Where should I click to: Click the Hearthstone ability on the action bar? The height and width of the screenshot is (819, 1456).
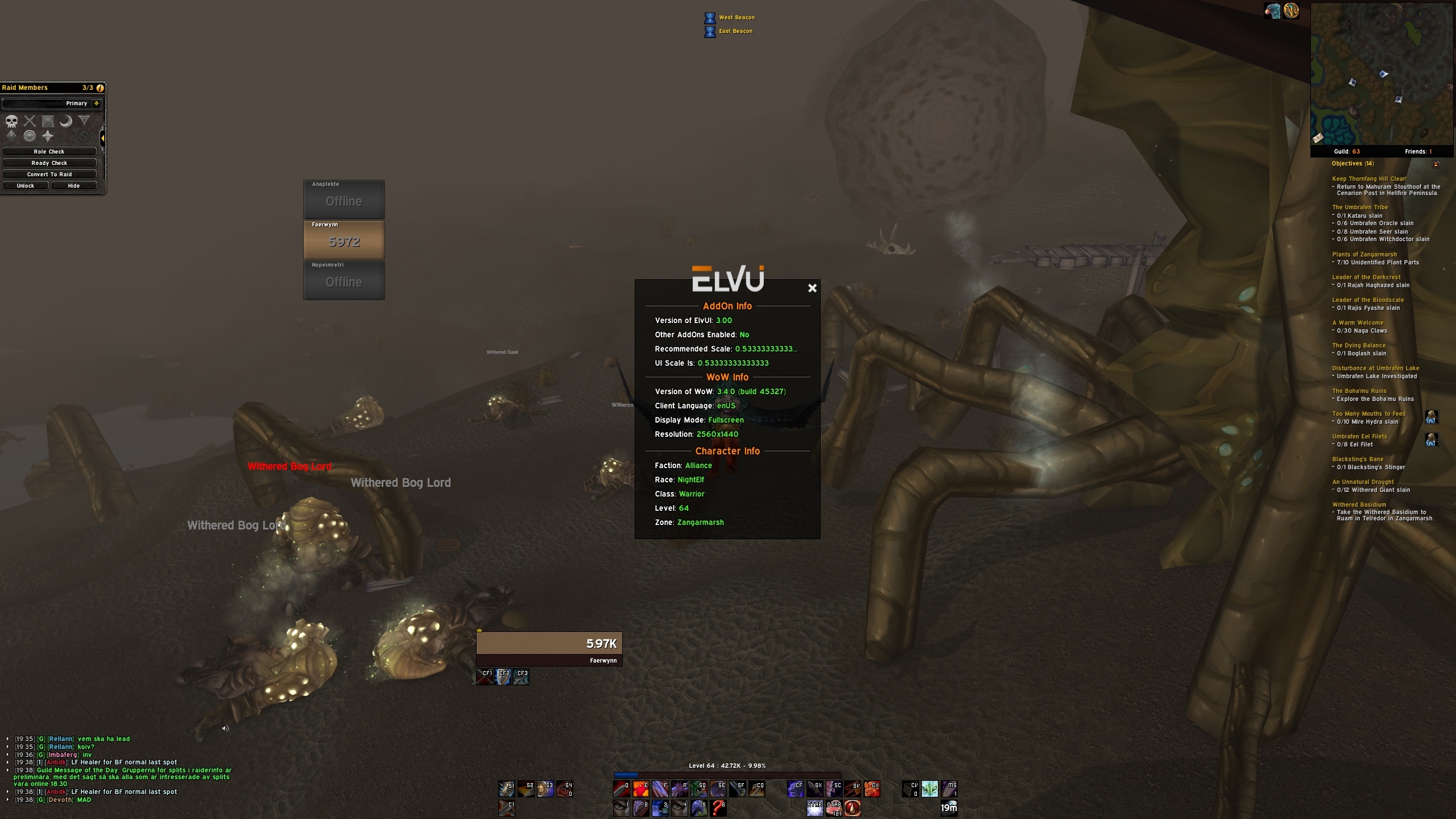(x=950, y=808)
